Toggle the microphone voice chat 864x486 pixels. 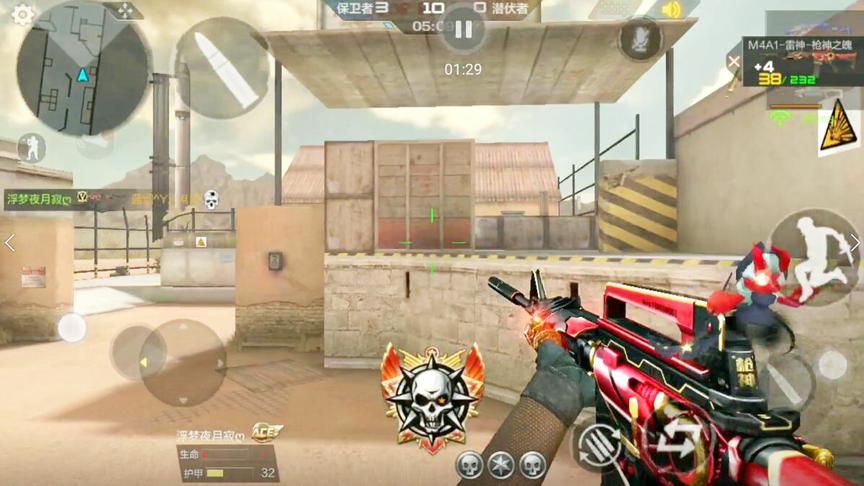(640, 39)
